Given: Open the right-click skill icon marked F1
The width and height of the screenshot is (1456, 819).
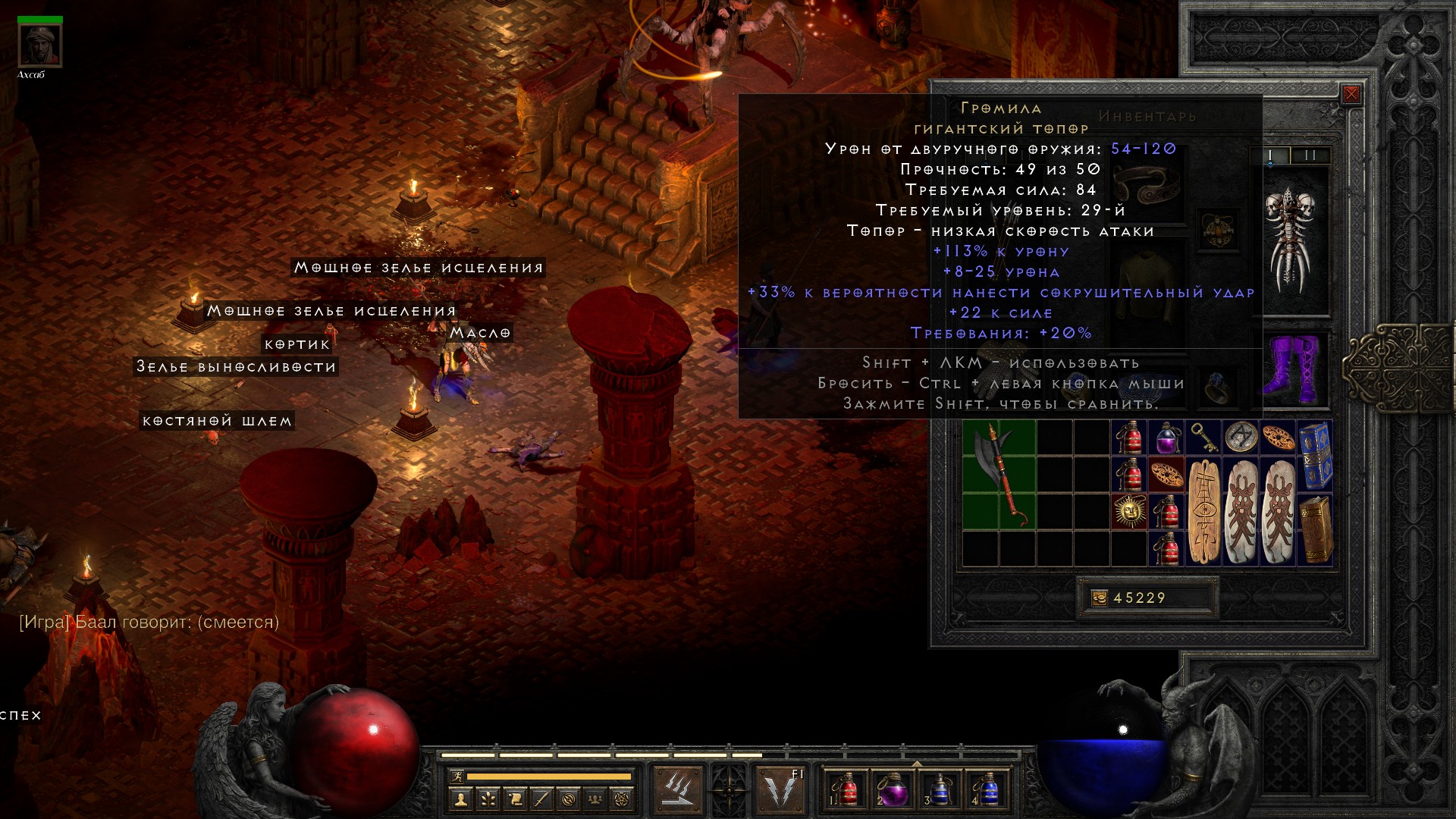Looking at the screenshot, I should pyautogui.click(x=782, y=789).
